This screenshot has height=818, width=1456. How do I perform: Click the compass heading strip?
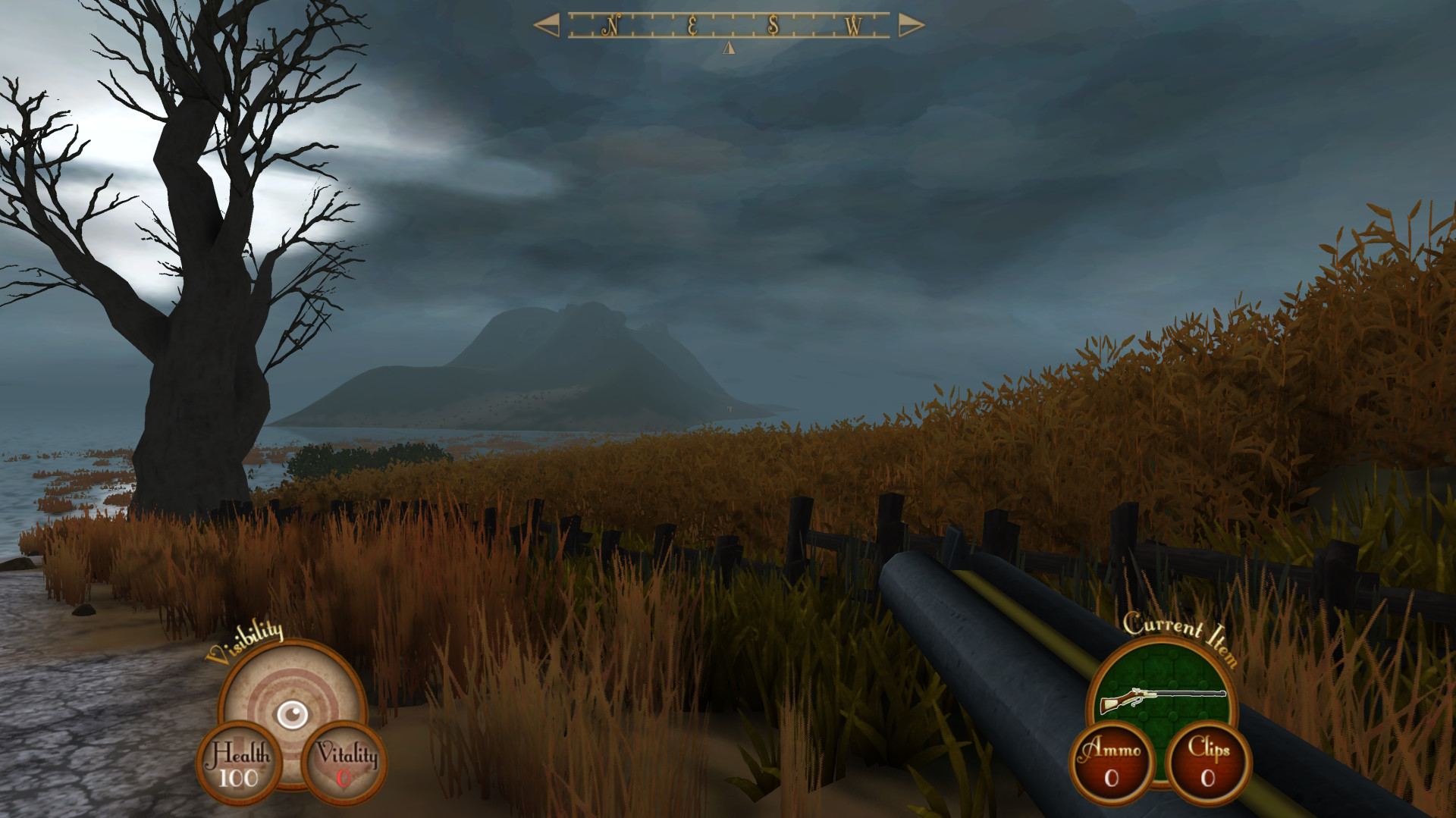(729, 26)
